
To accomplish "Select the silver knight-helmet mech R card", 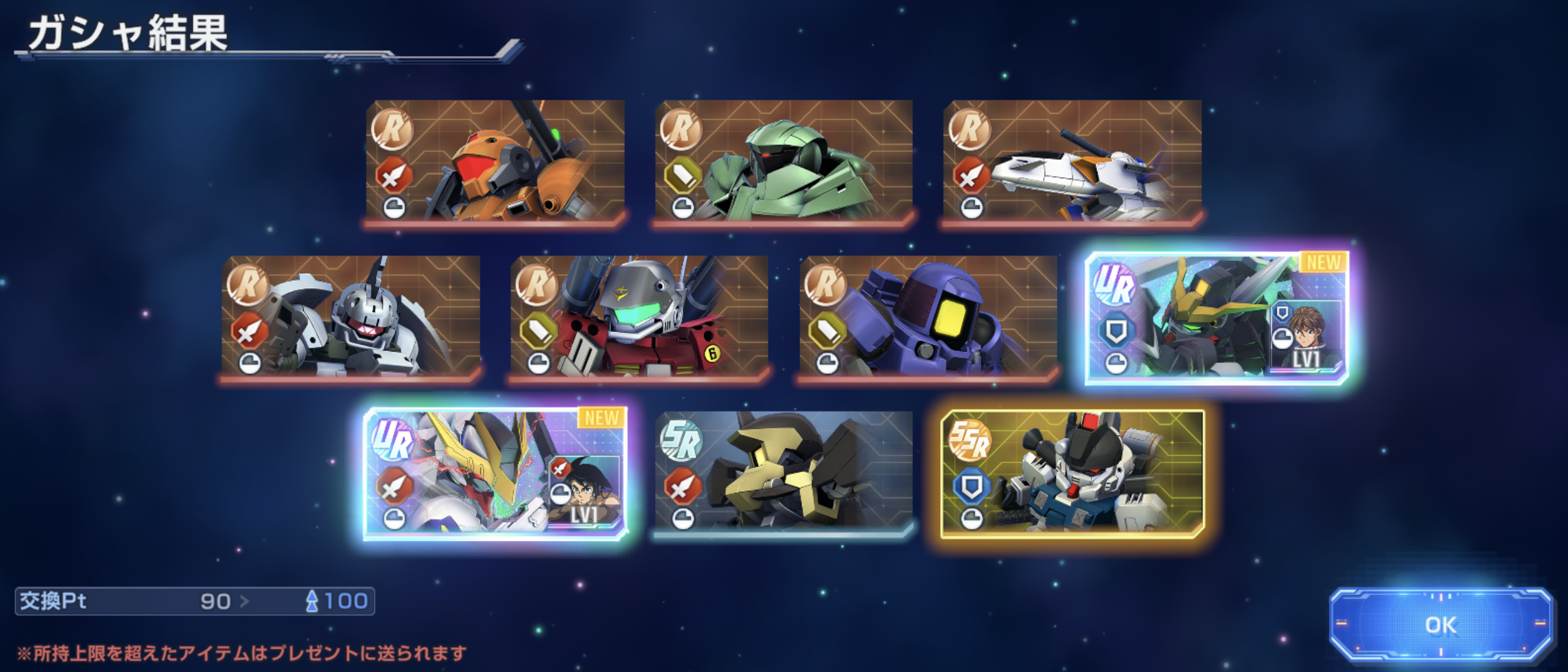I will tap(351, 317).
